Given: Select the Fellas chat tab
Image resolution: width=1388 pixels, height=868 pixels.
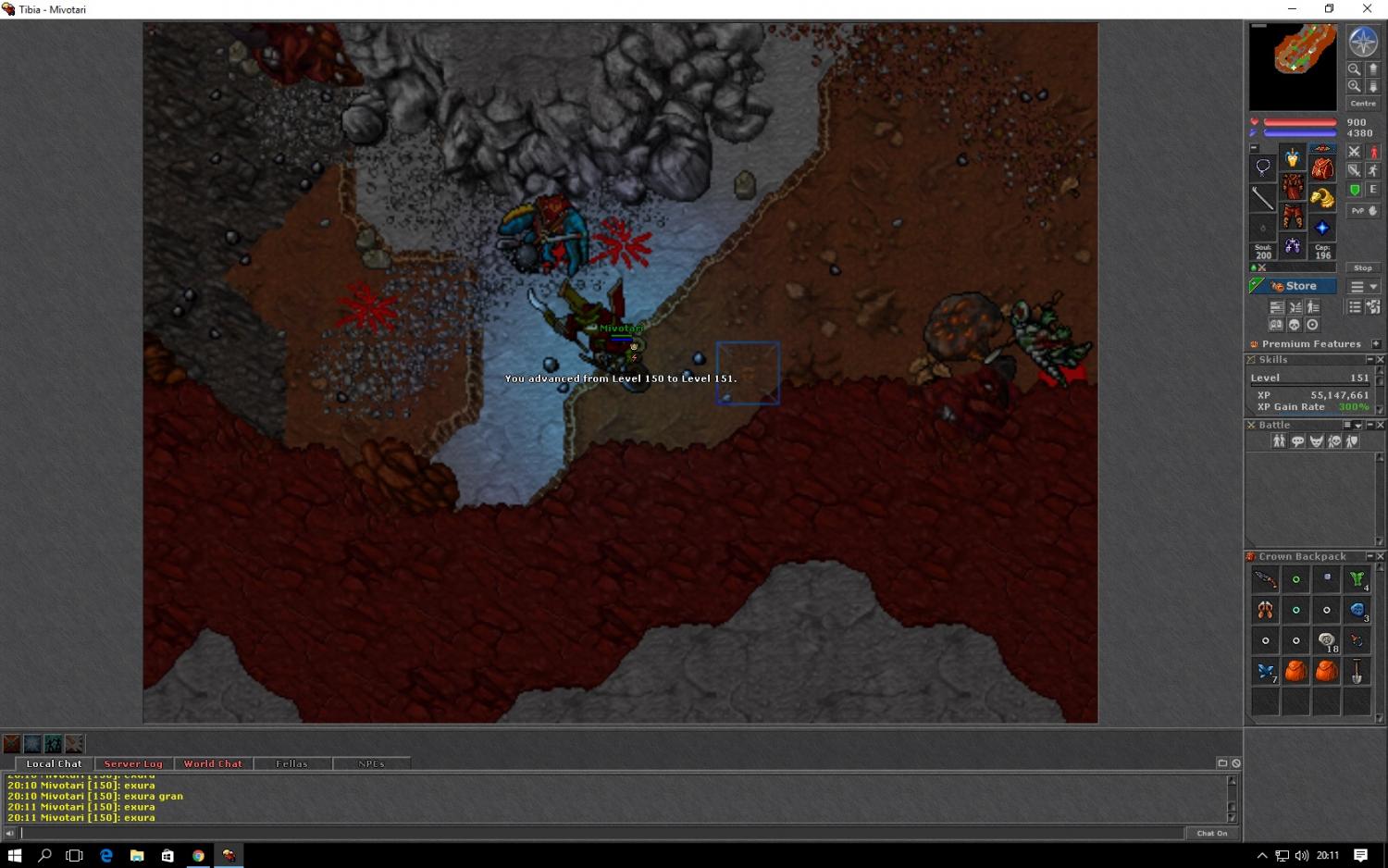Looking at the screenshot, I should [291, 763].
